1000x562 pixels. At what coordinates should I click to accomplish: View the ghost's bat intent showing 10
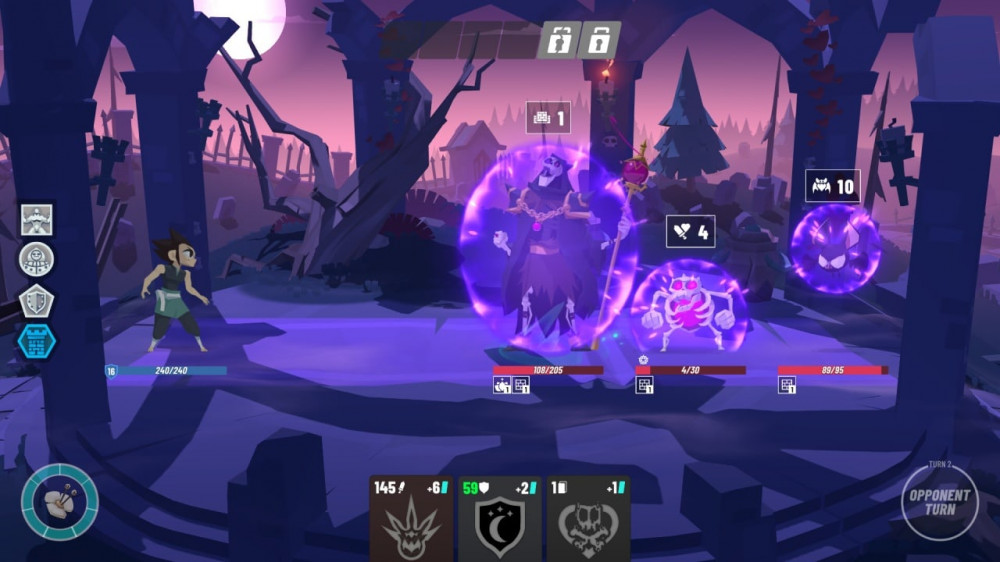[x=833, y=186]
